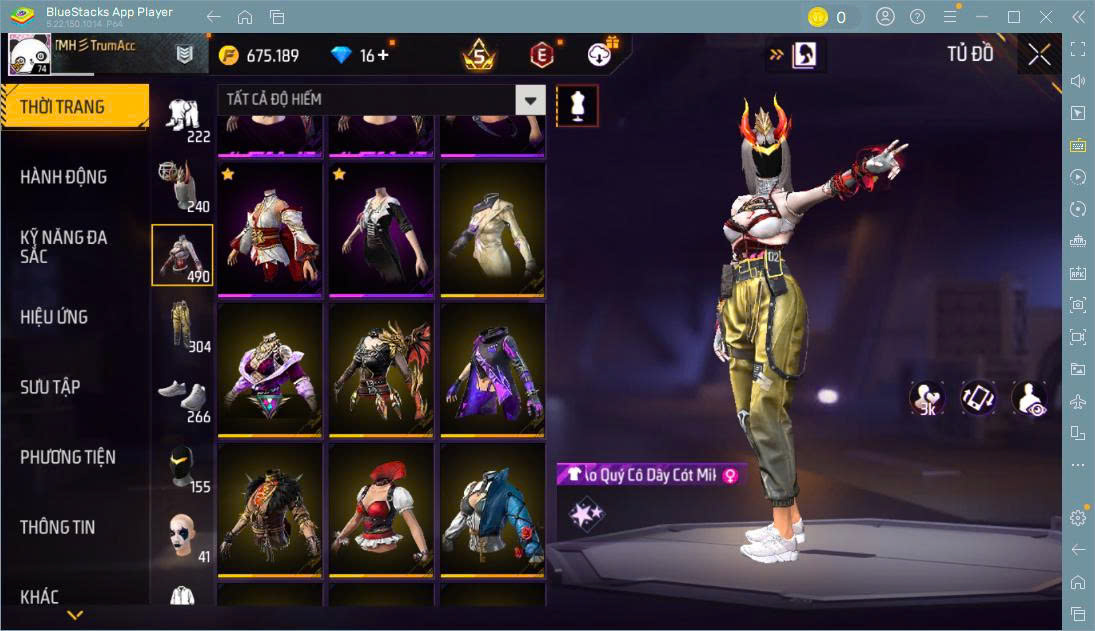Open the SƯU TẬP tab
1095x631 pixels.
pos(50,387)
